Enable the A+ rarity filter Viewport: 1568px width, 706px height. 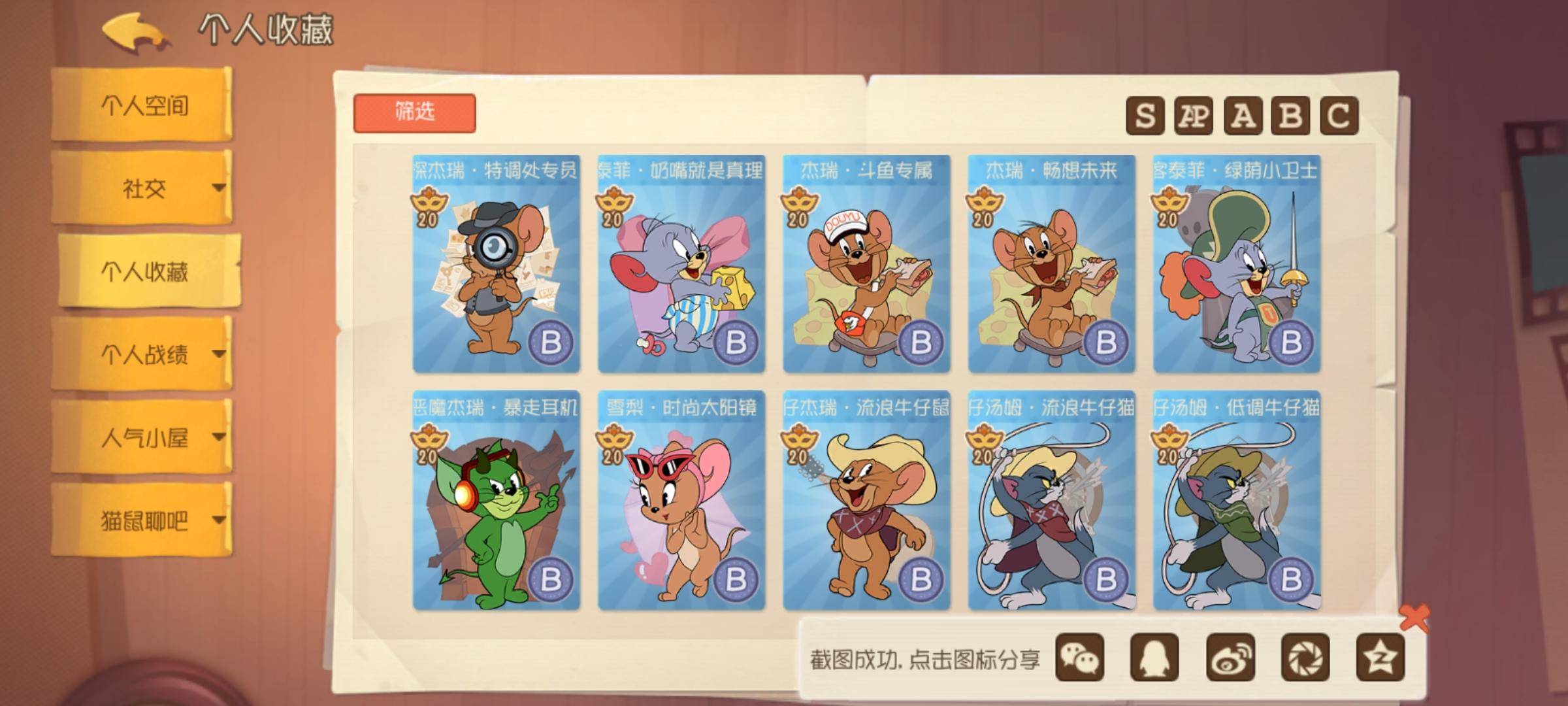[x=1195, y=115]
